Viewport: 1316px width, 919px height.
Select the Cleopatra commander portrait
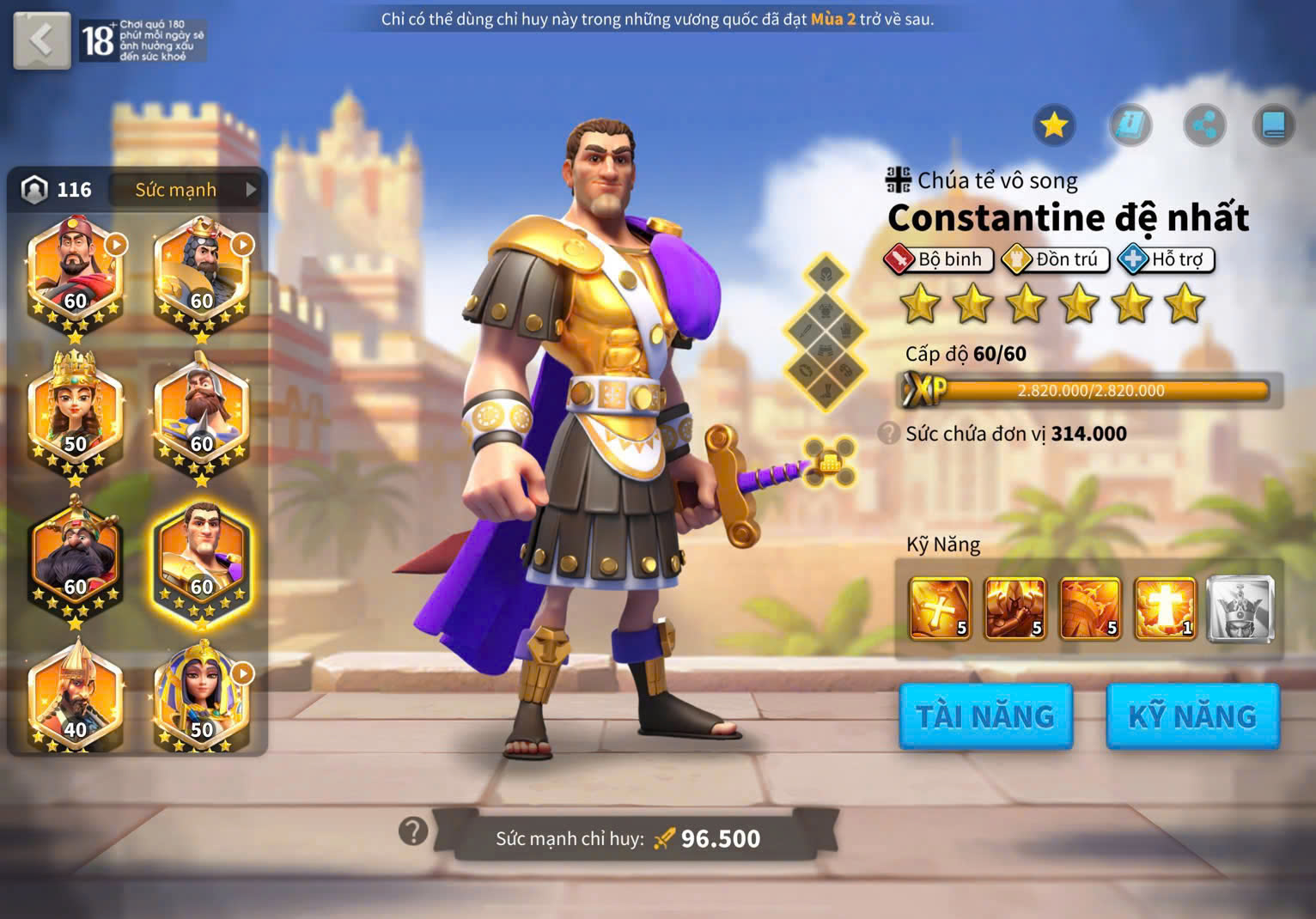pos(201,697)
